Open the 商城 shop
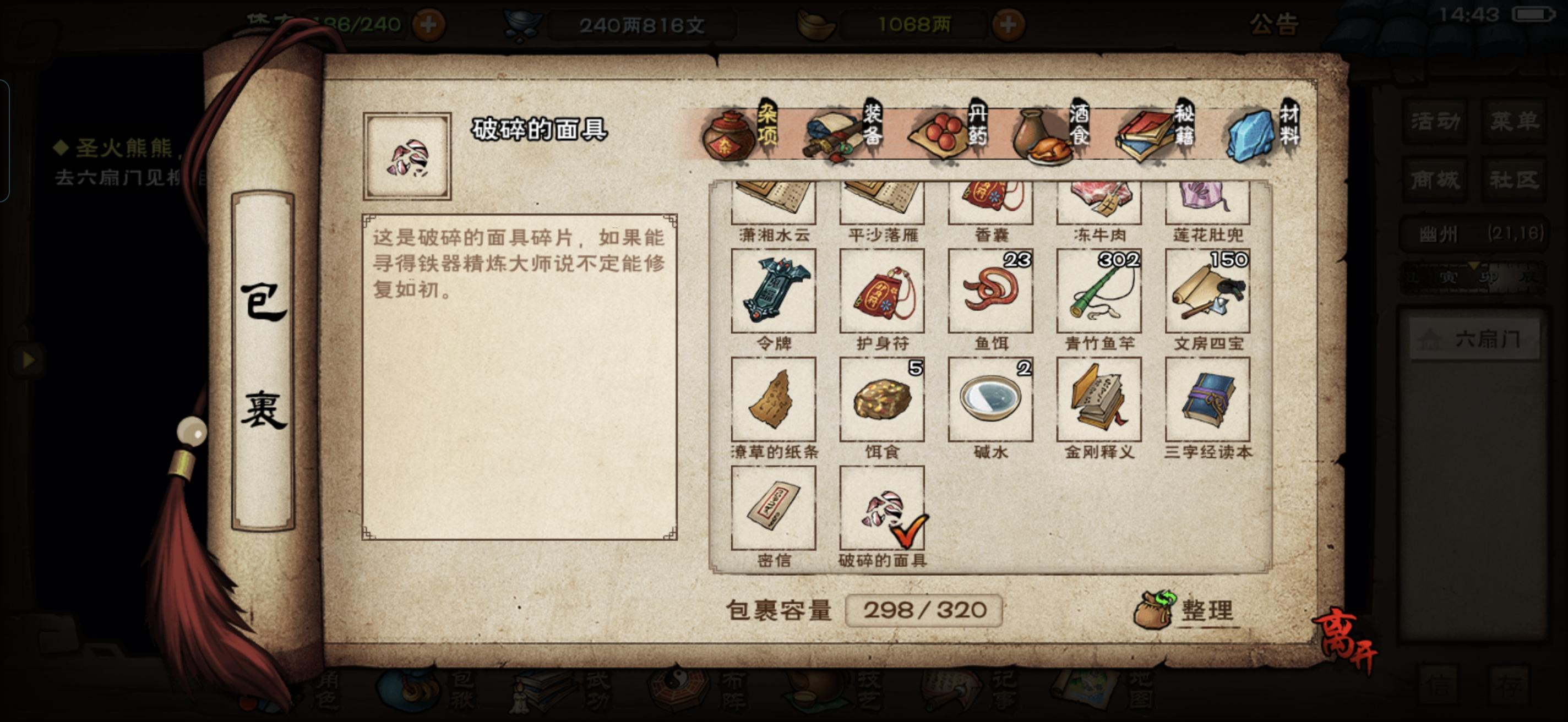Screen dimensions: 1568x722 point(1434,179)
